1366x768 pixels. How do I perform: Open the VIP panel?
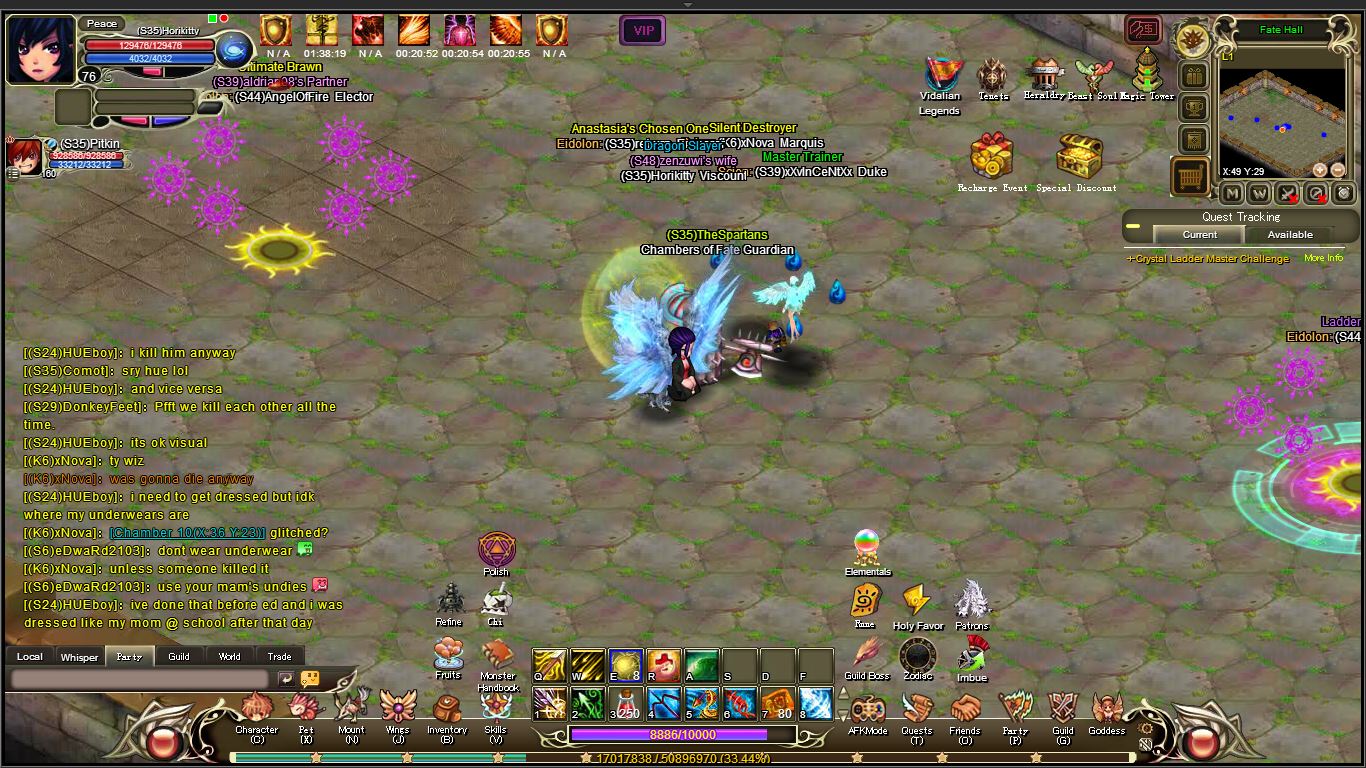point(643,31)
